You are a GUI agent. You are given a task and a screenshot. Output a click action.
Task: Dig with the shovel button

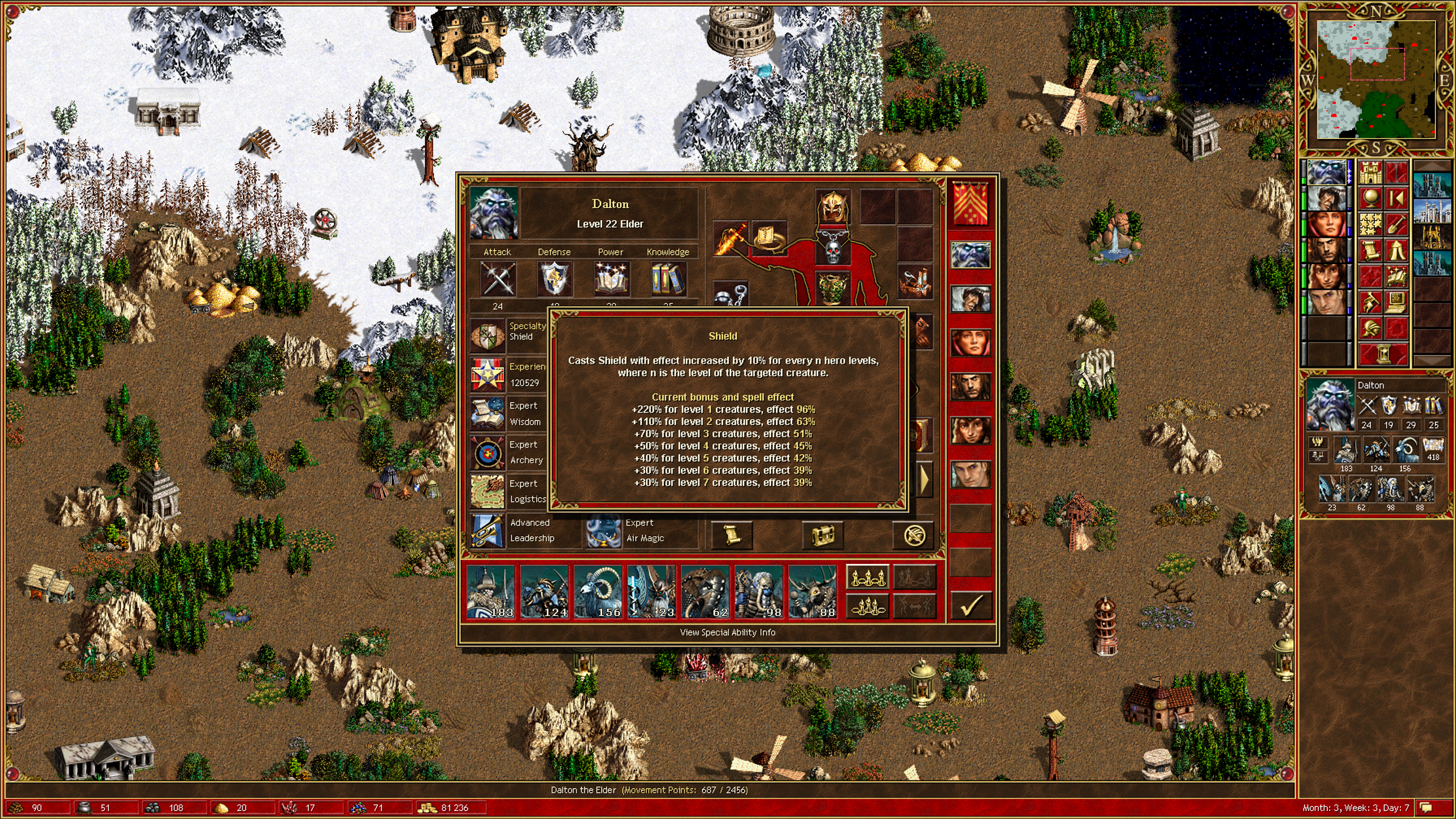(x=1397, y=224)
